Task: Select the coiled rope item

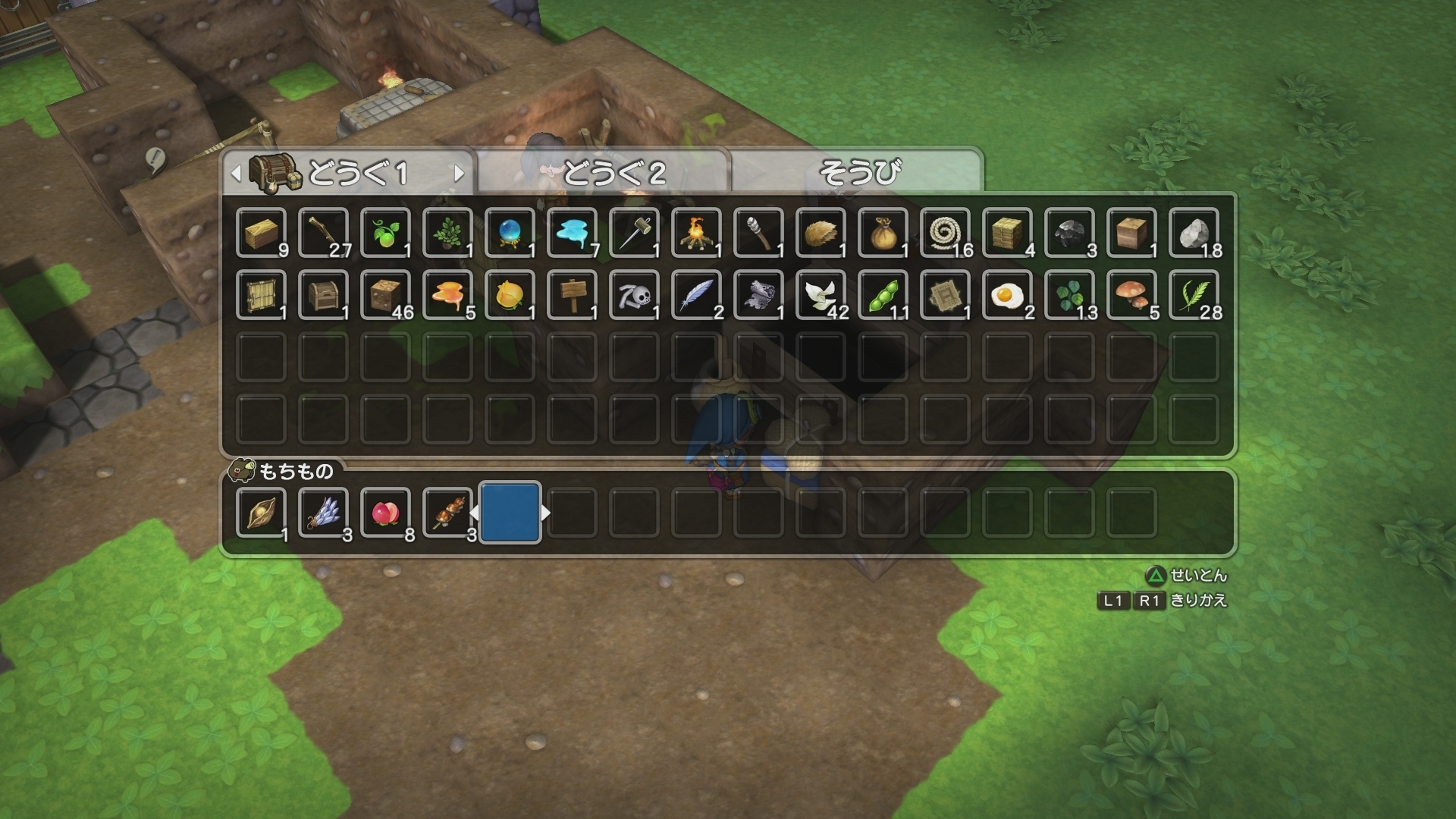Action: [946, 234]
